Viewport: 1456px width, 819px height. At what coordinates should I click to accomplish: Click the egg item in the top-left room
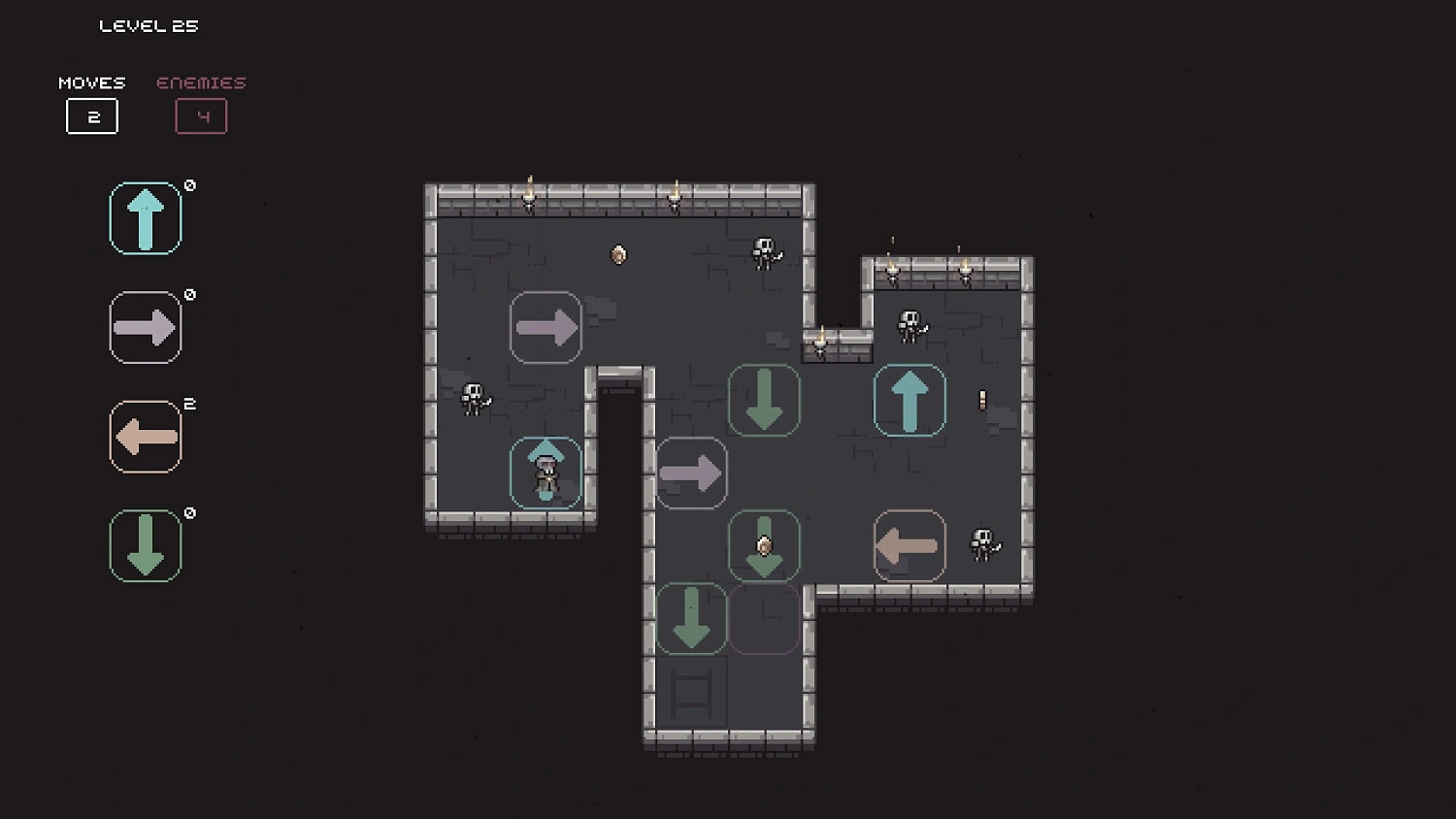coord(618,254)
